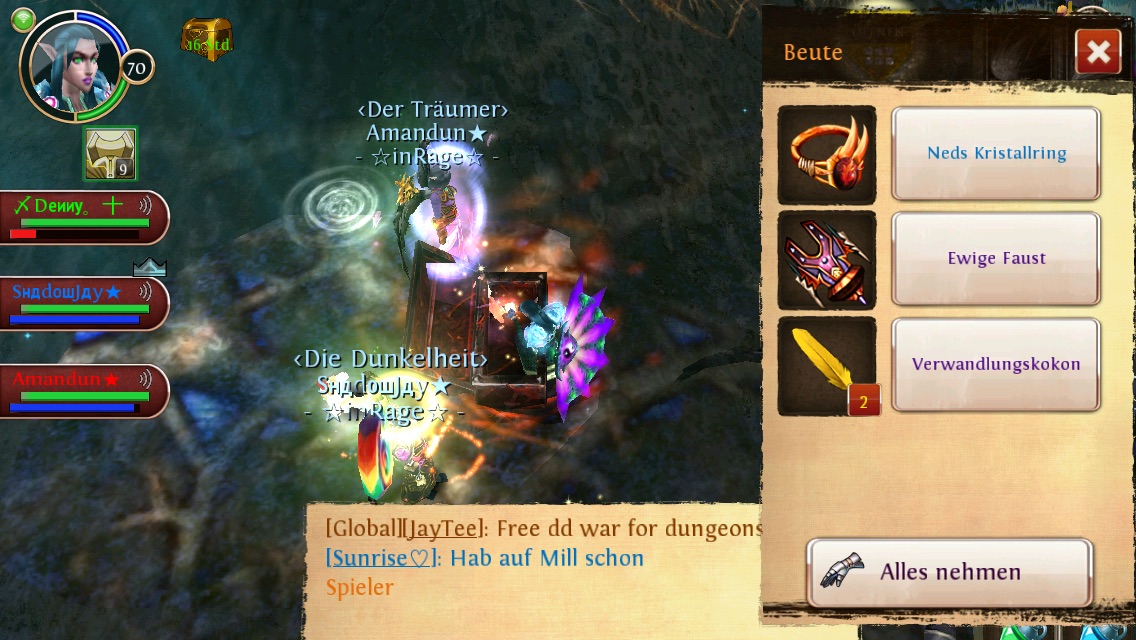
Task: Inspect the yellow feather loot icon
Action: tap(827, 365)
